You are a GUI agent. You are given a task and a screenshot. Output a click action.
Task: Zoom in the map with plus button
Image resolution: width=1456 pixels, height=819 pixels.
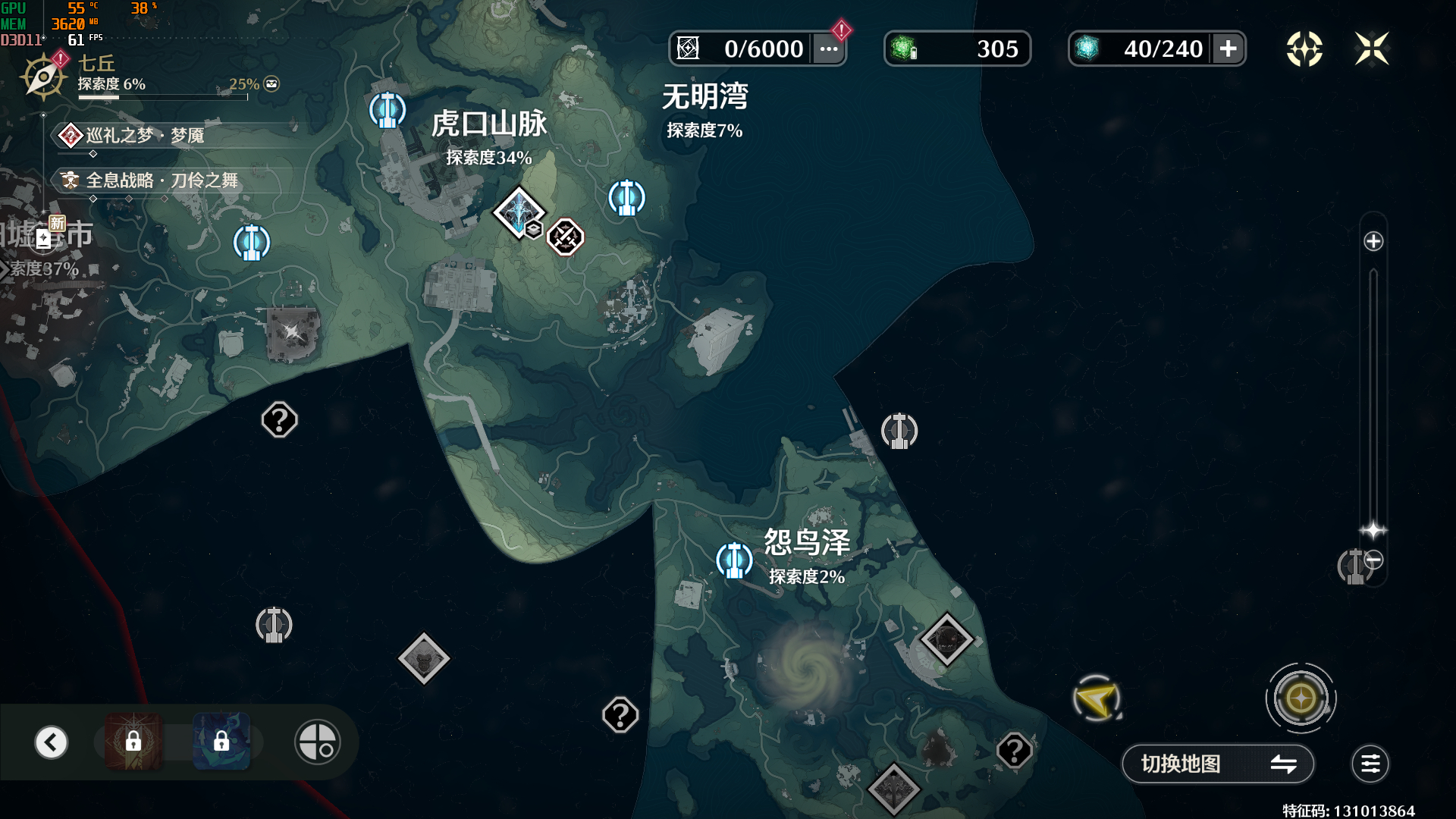[x=1373, y=242]
